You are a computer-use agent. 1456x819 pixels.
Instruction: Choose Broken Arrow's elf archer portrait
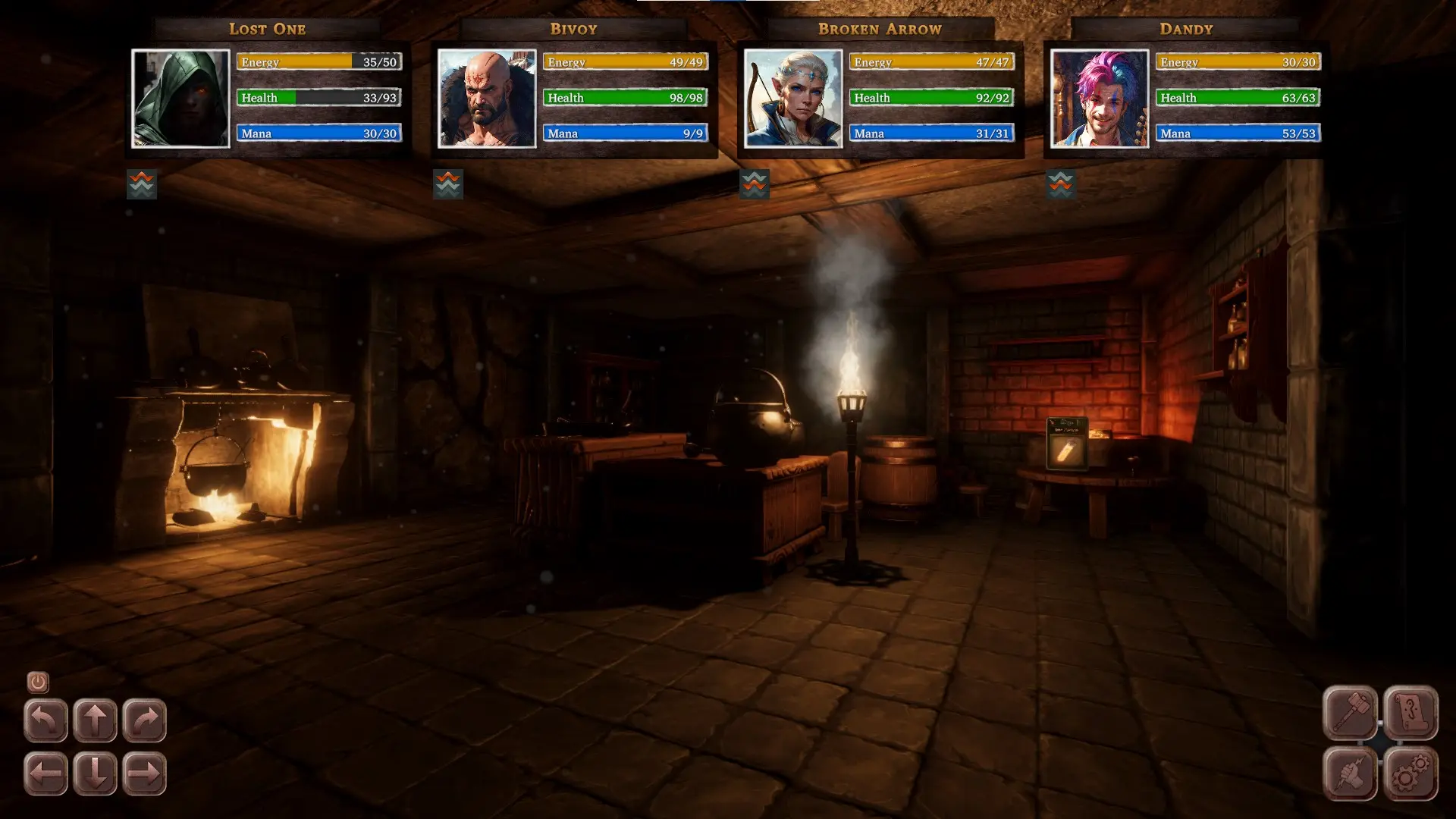tap(793, 99)
